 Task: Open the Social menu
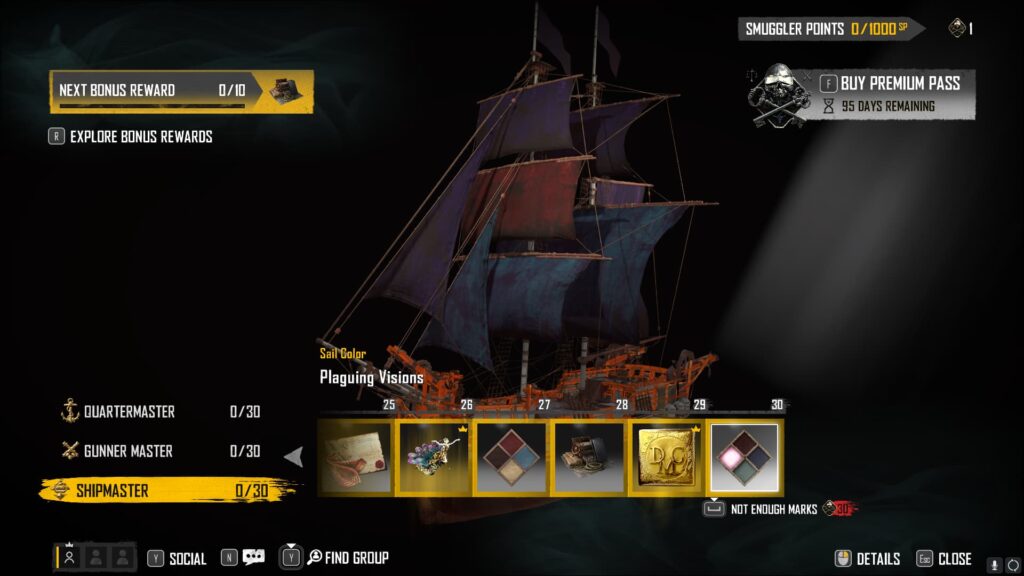coord(177,559)
